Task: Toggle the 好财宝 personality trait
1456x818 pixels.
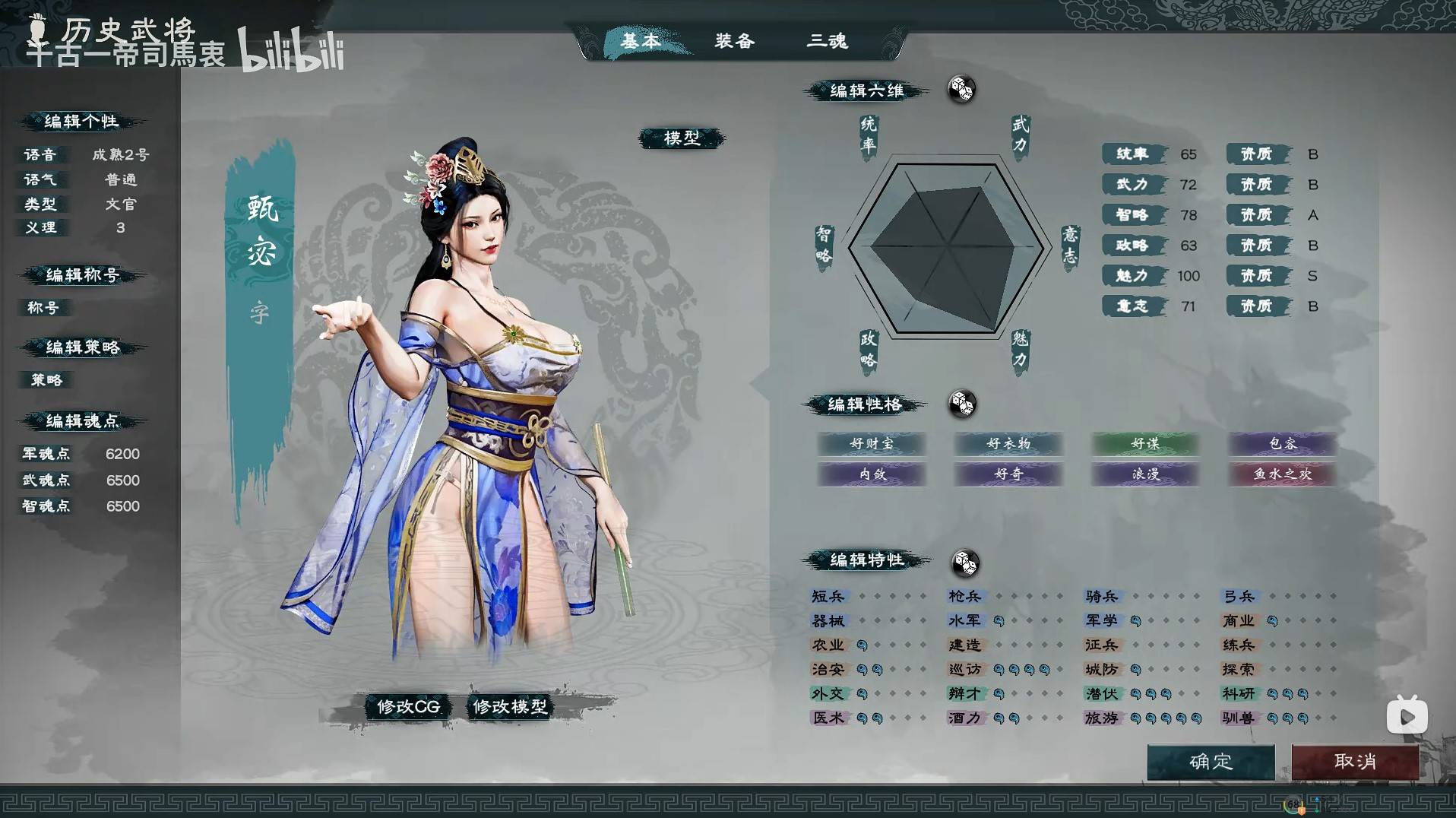Action: (871, 445)
